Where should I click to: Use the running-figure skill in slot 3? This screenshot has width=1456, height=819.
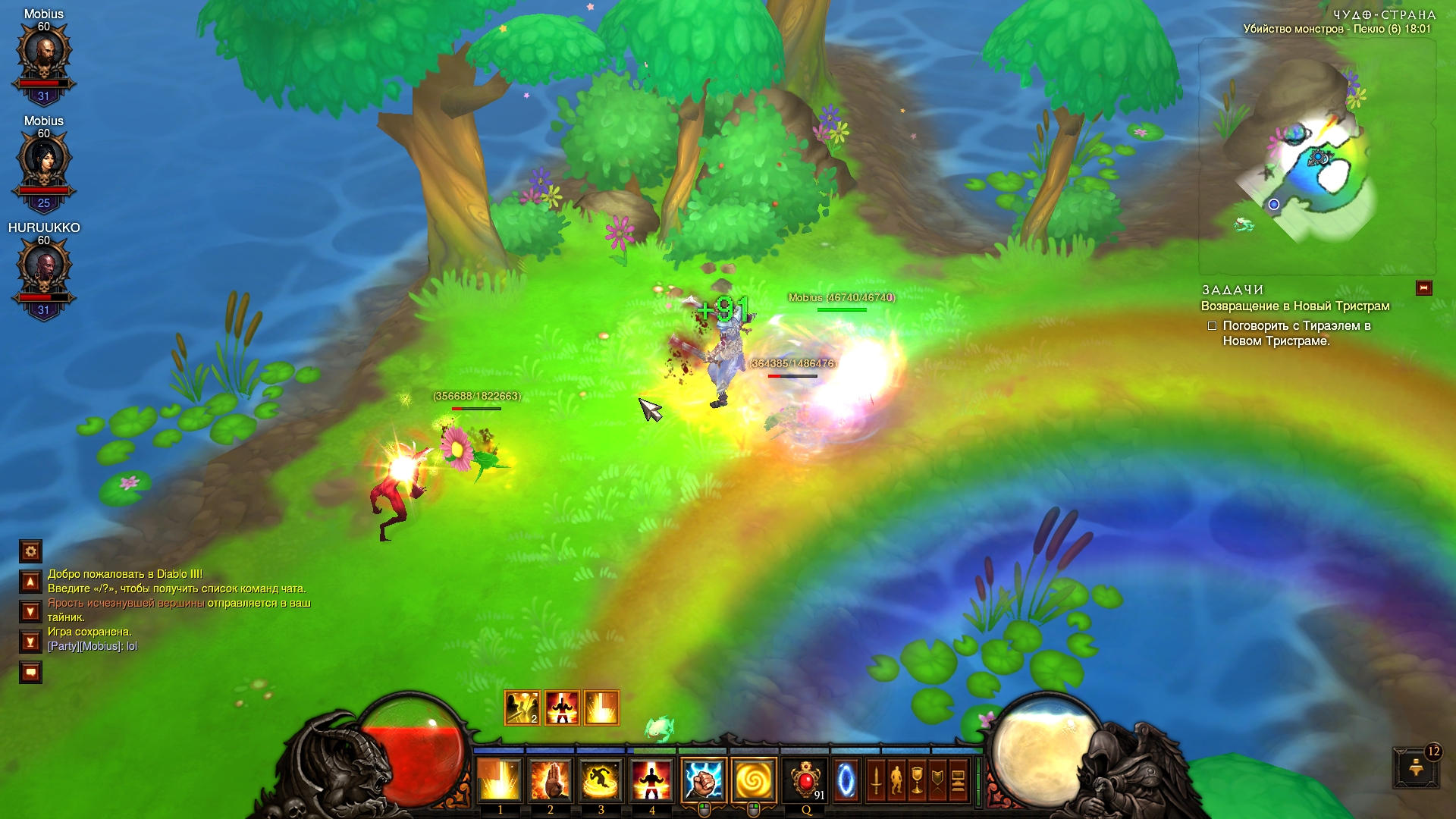point(601,780)
